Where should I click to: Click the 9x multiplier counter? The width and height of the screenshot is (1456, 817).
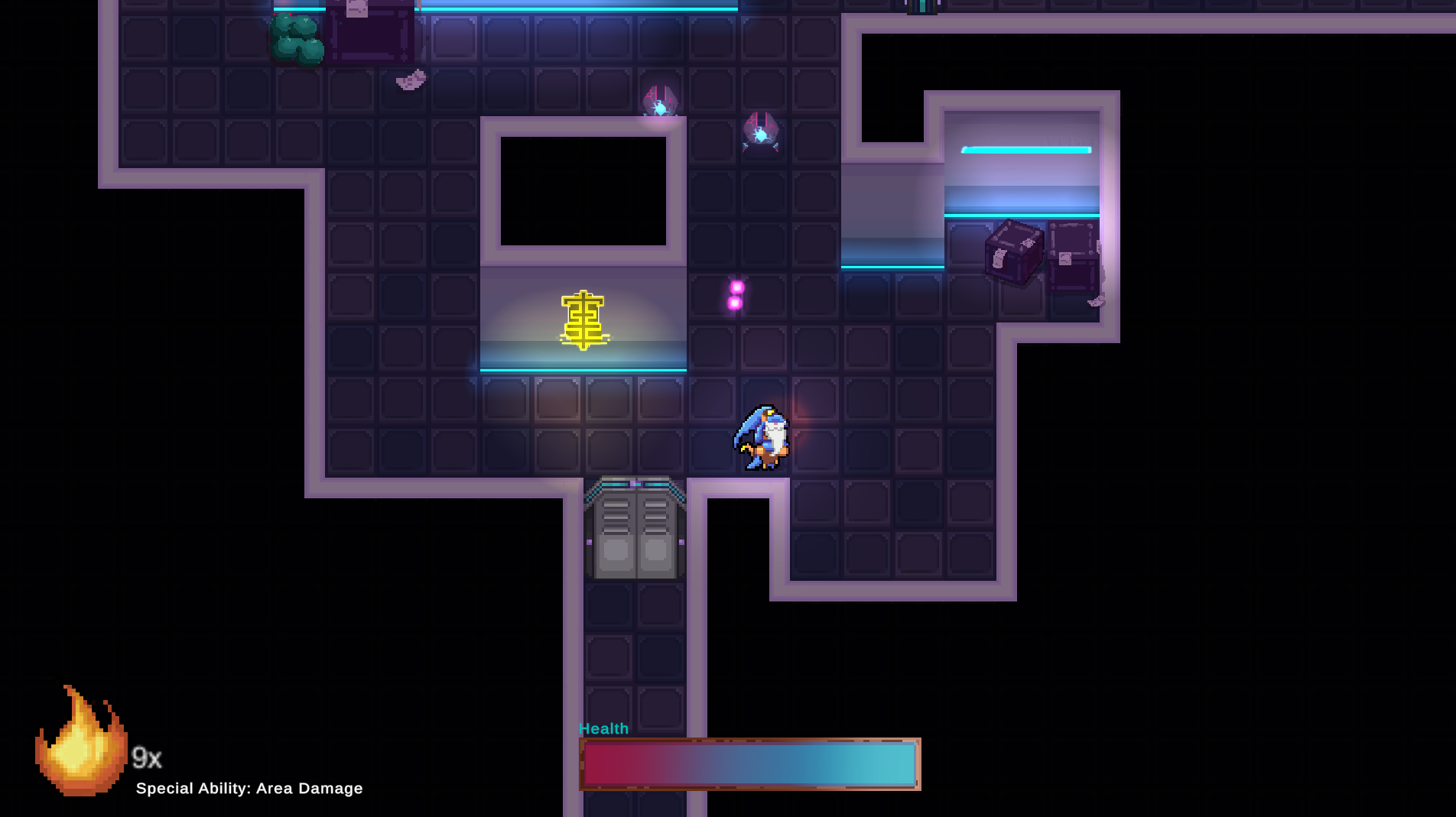[147, 758]
